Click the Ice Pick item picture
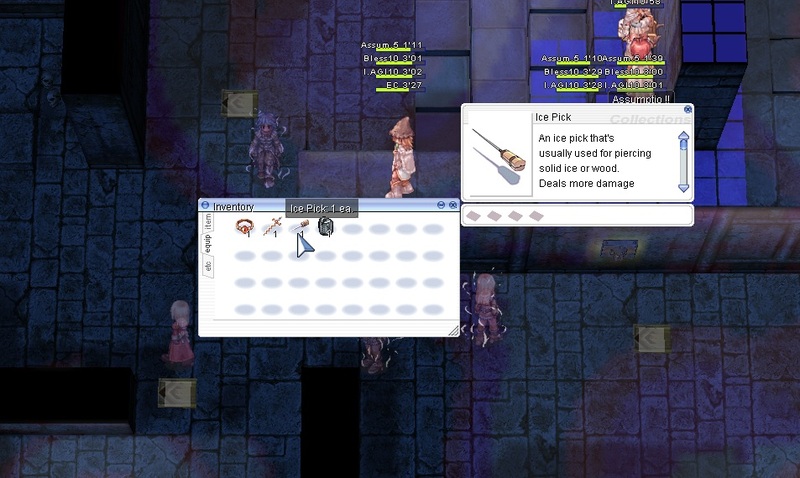 tap(499, 152)
